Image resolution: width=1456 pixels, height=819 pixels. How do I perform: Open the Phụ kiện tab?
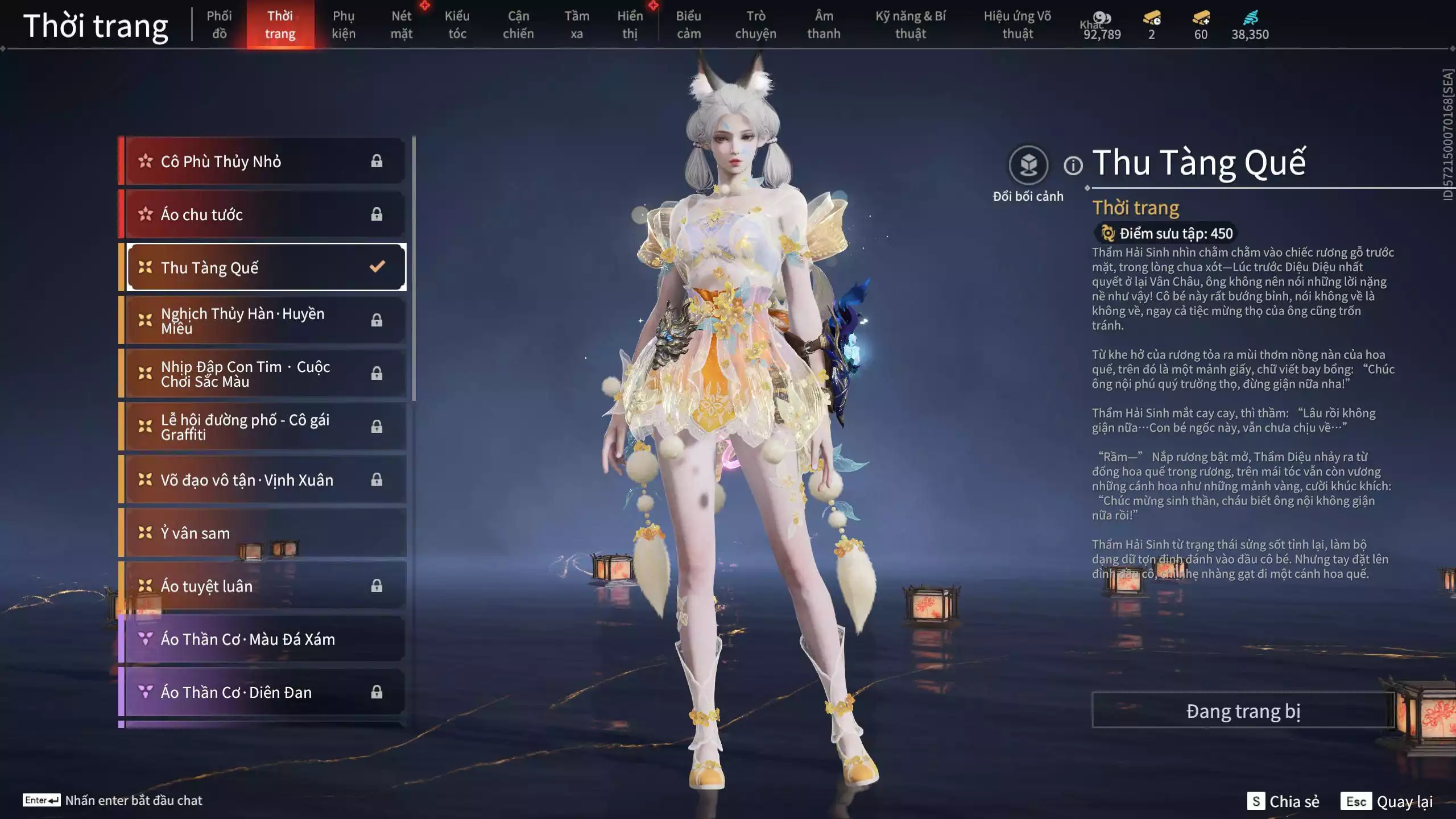(344, 24)
